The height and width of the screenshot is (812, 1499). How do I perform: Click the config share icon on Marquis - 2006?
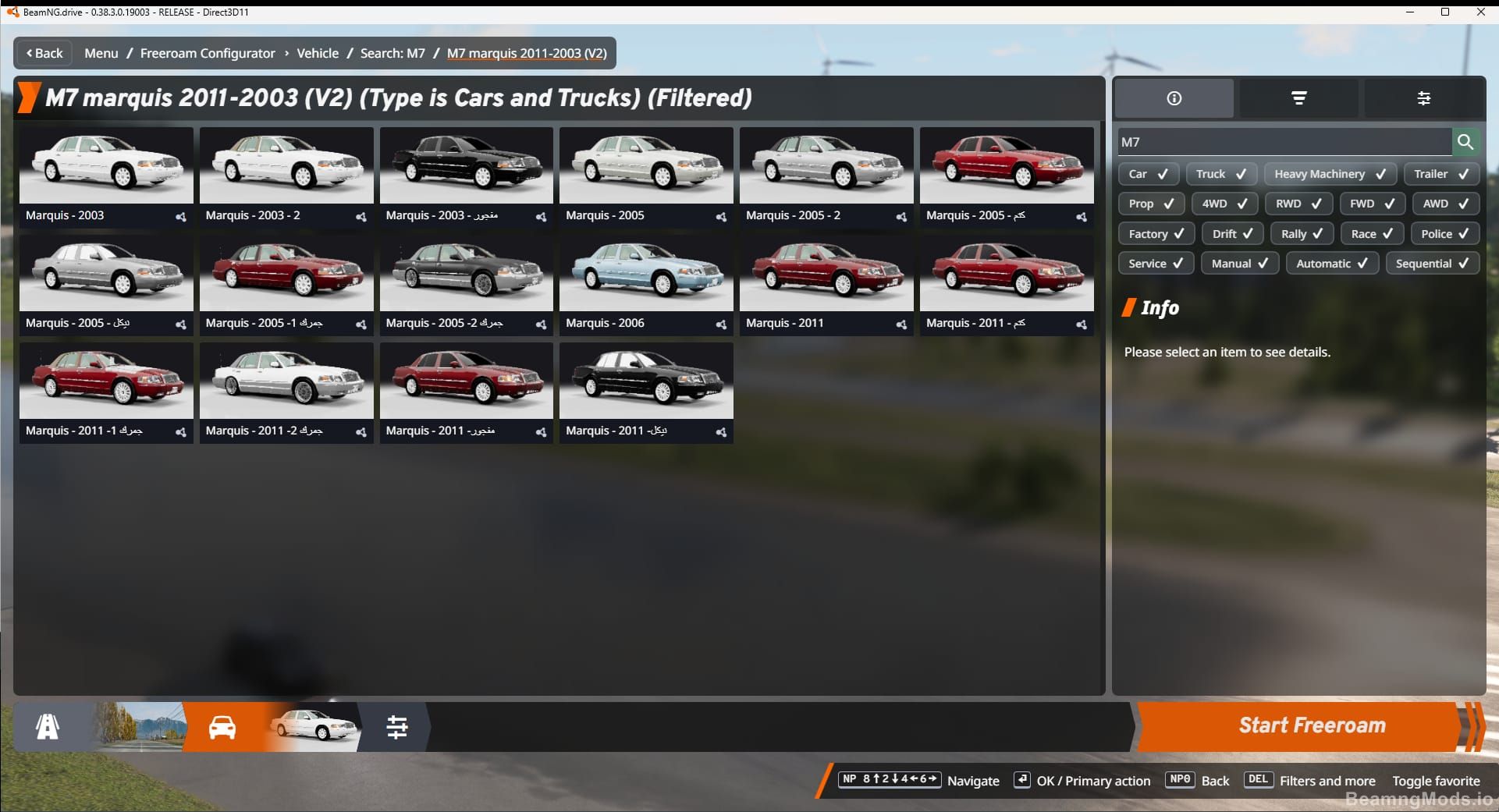pos(721,324)
